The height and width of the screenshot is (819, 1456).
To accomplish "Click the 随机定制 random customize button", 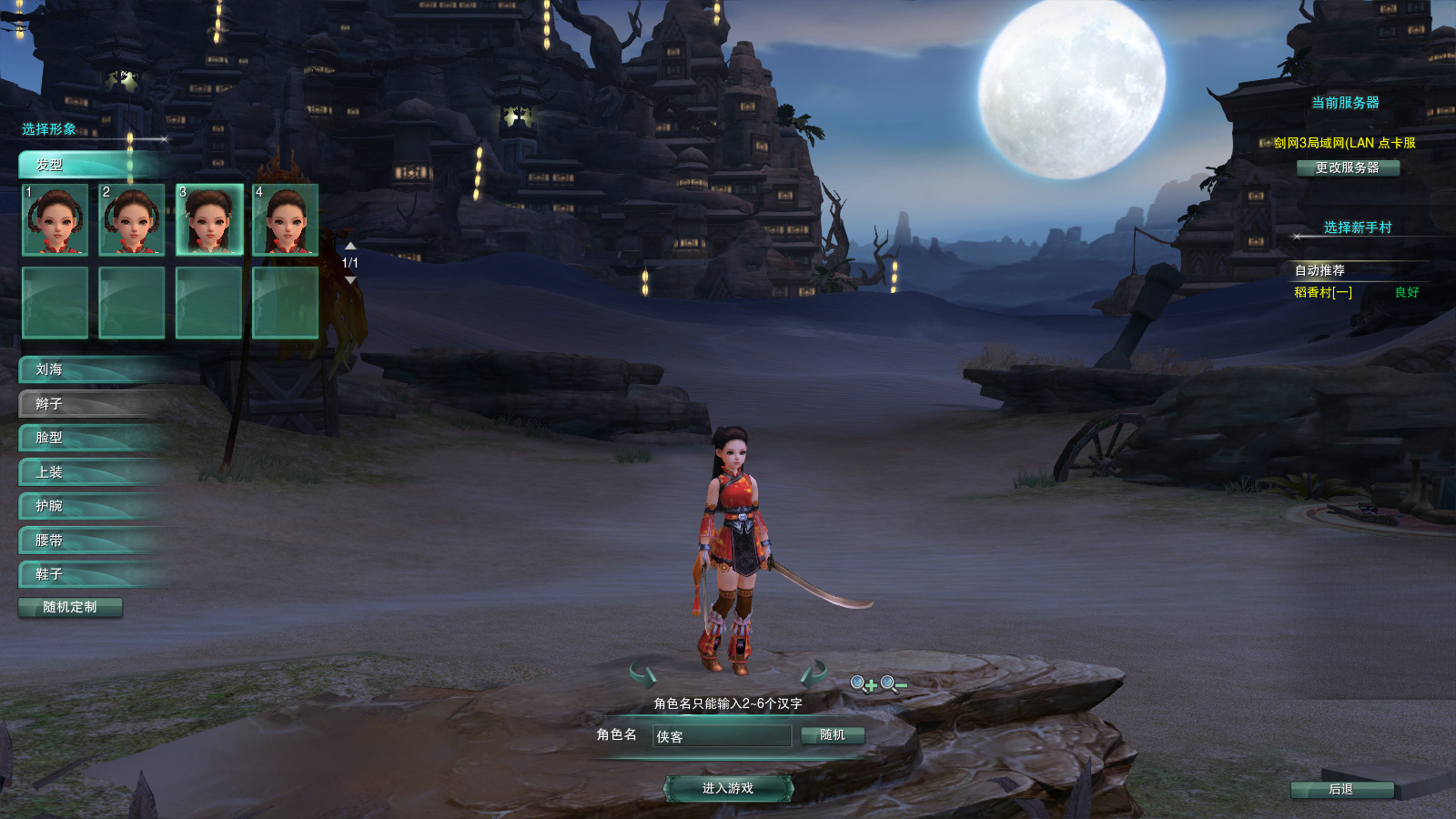I will coord(70,607).
